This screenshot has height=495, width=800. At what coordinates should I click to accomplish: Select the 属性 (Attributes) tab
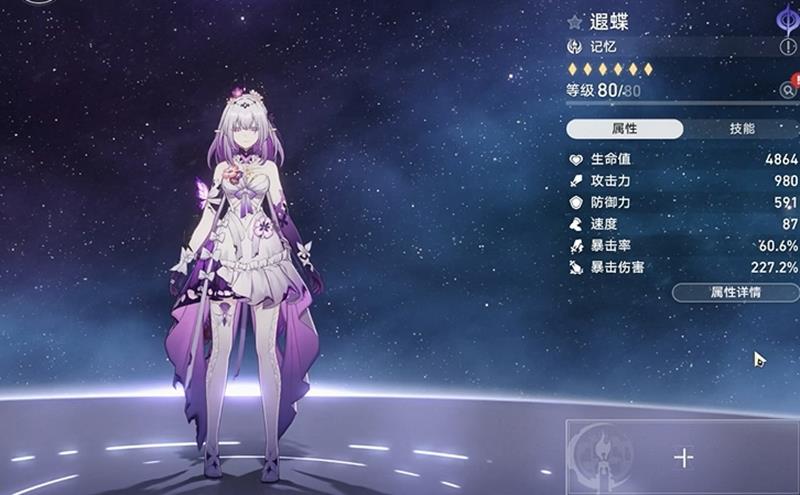coord(625,129)
